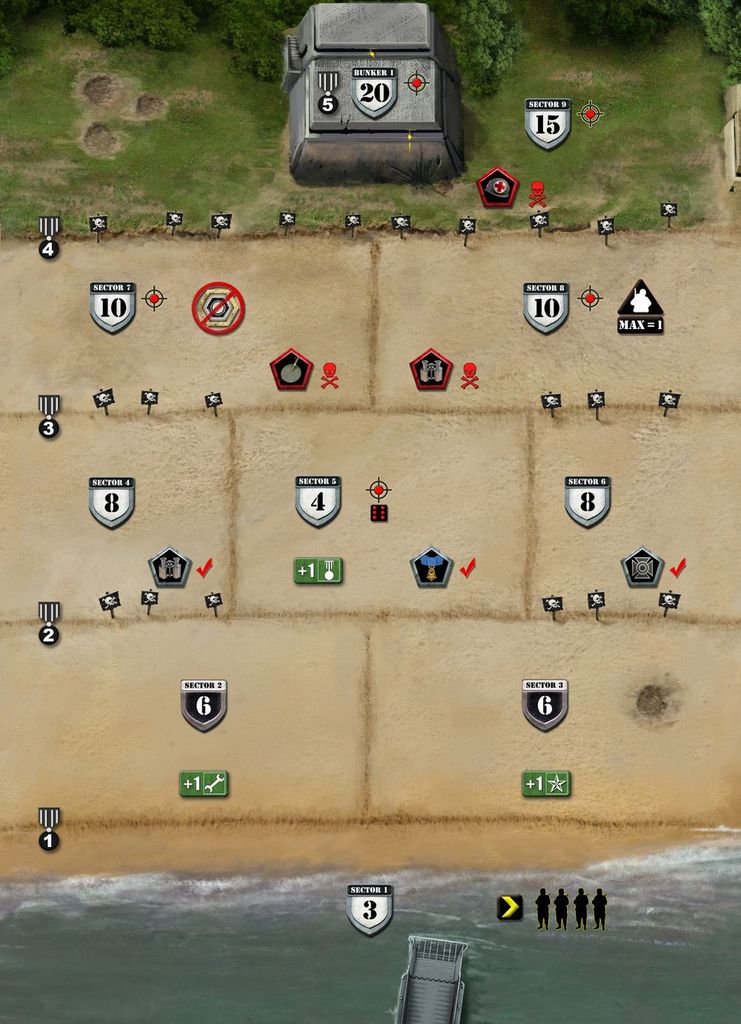Select the Bunker 1 shield marked 20
Screen dimensions: 741x1024
tap(374, 93)
